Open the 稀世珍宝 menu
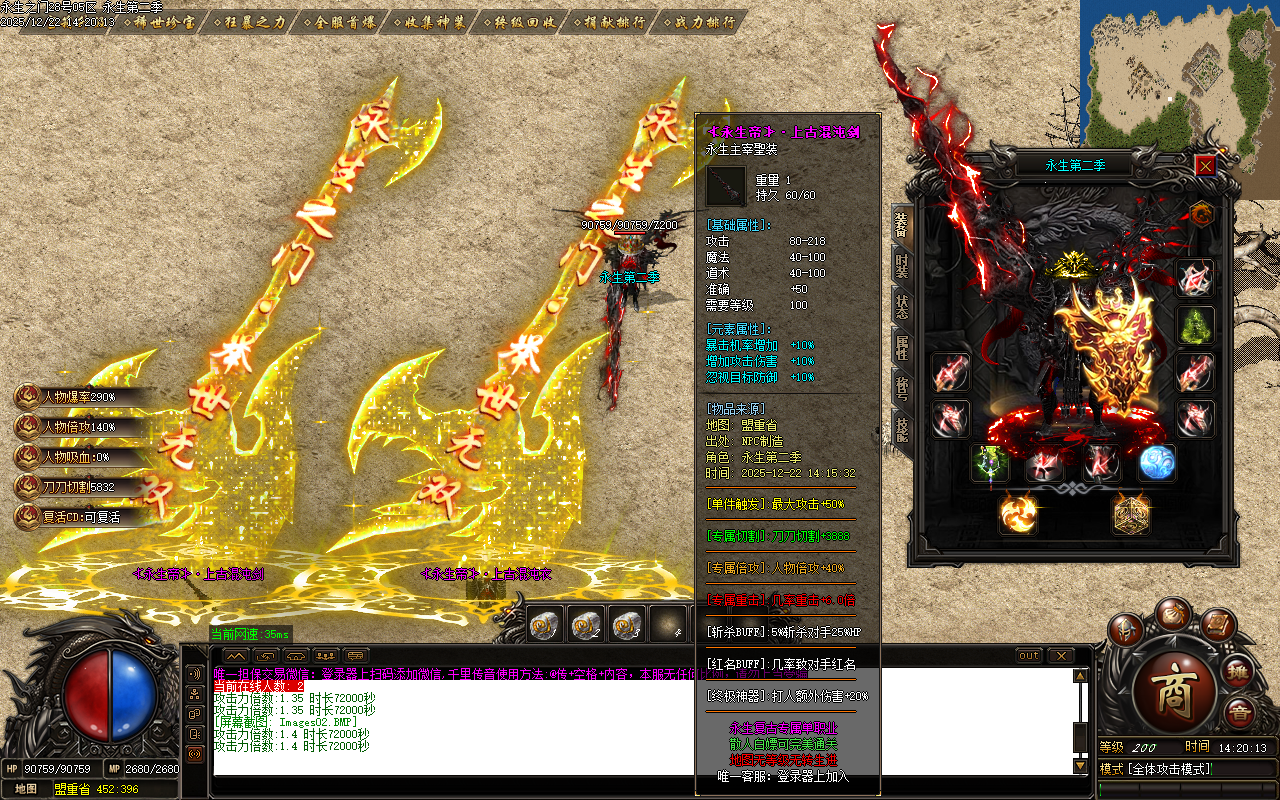The height and width of the screenshot is (800, 1280). click(156, 22)
